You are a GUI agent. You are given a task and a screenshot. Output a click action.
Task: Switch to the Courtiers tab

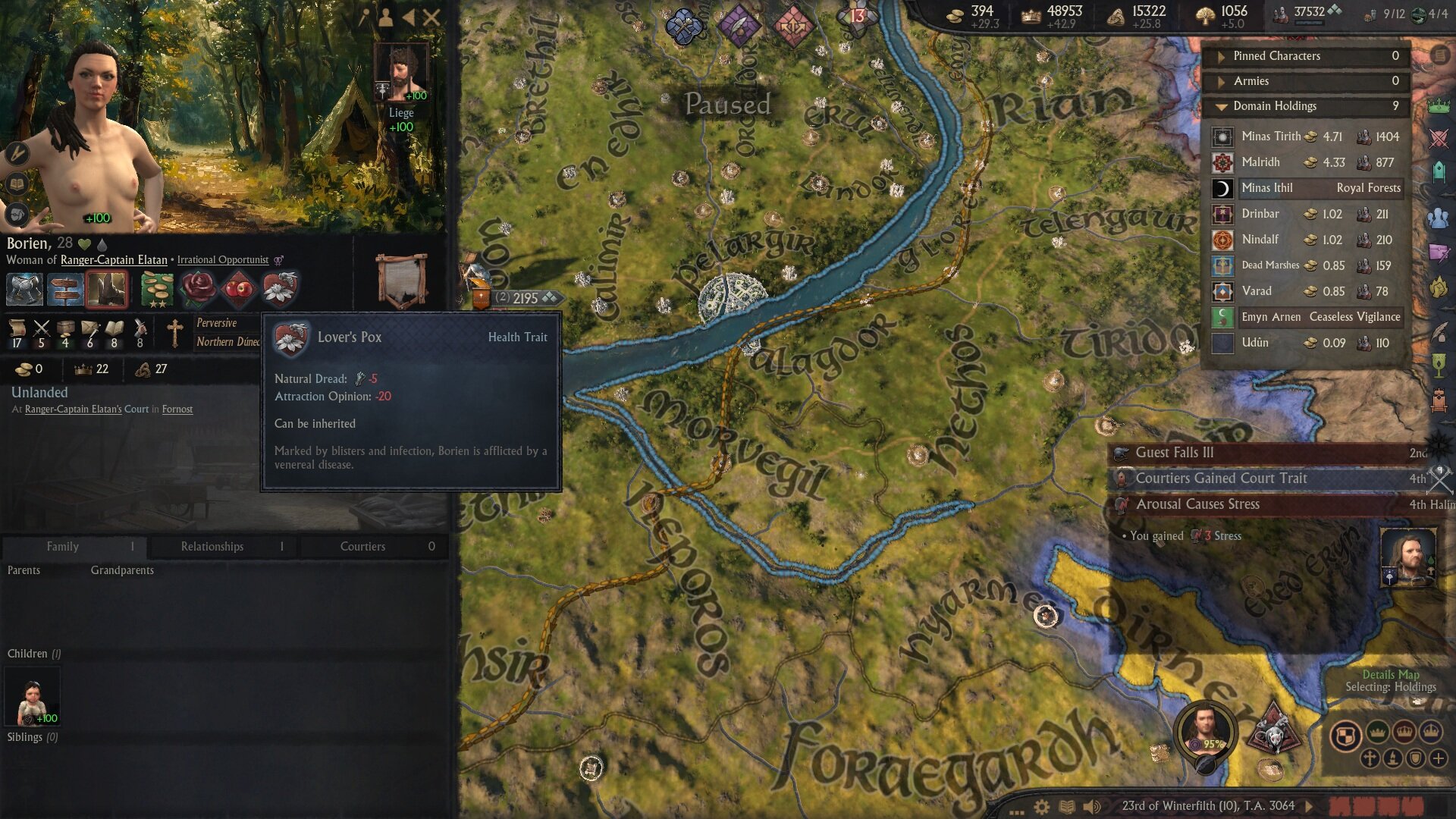point(362,547)
